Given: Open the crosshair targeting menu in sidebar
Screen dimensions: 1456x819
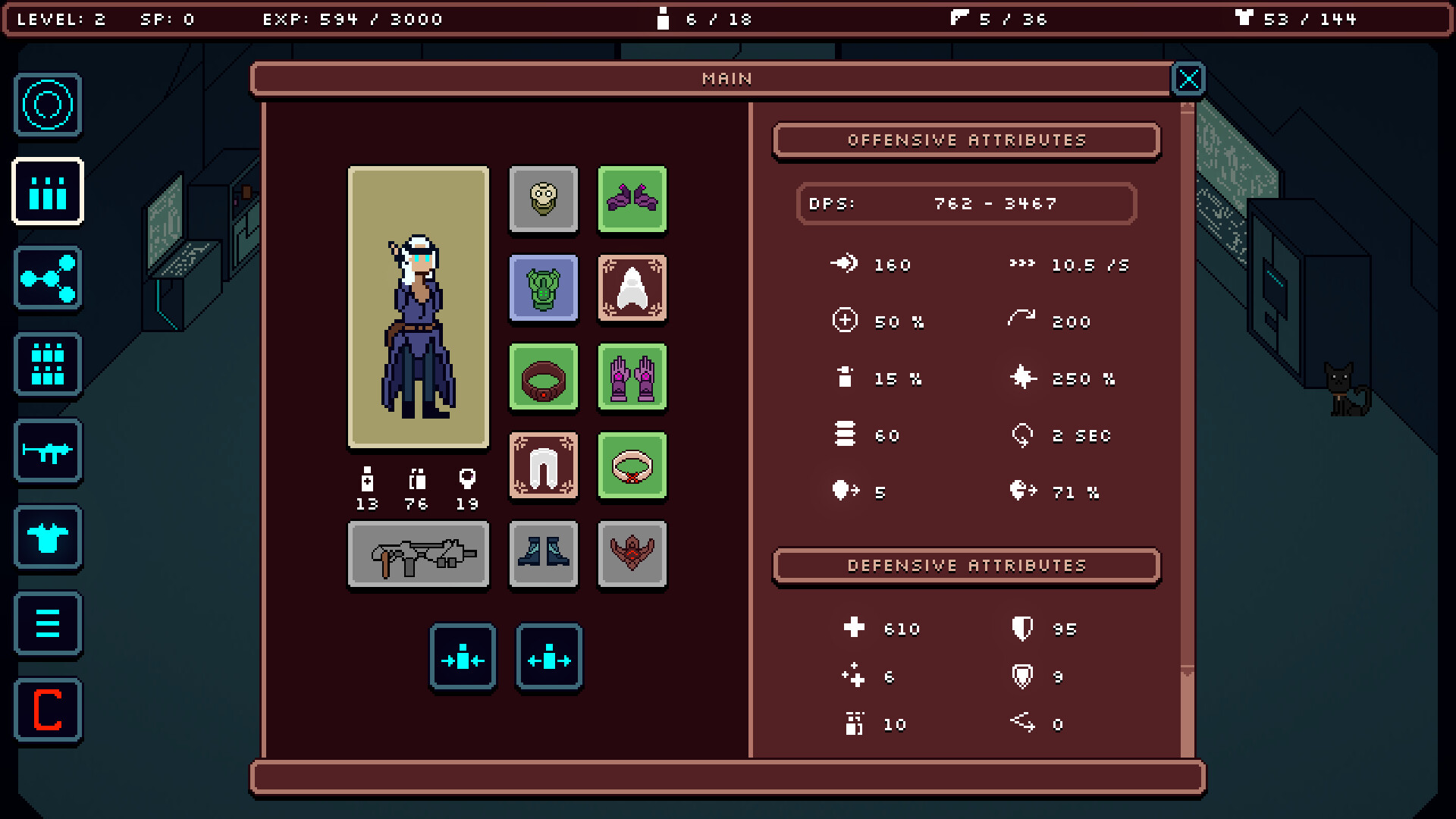Looking at the screenshot, I should 48,105.
